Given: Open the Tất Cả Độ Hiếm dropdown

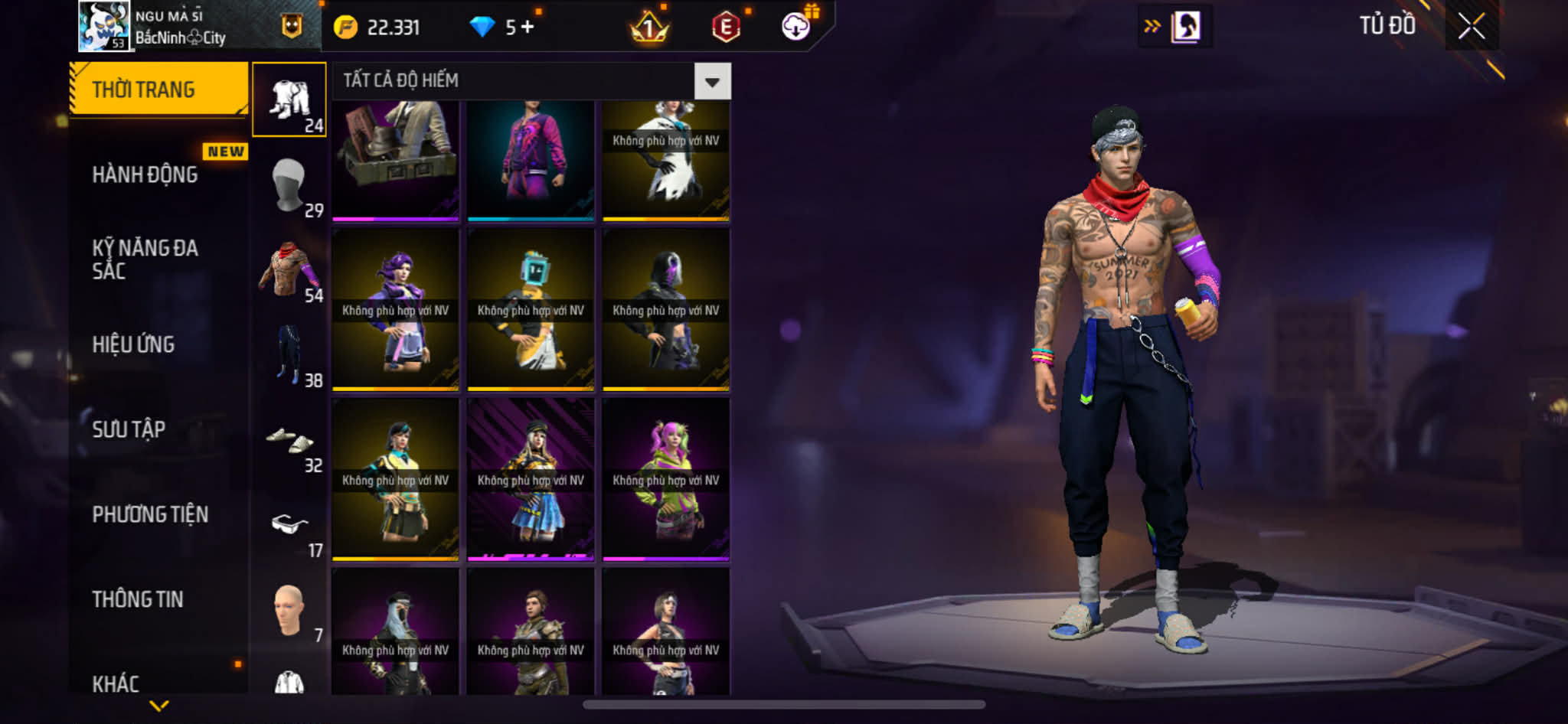Looking at the screenshot, I should coord(712,81).
